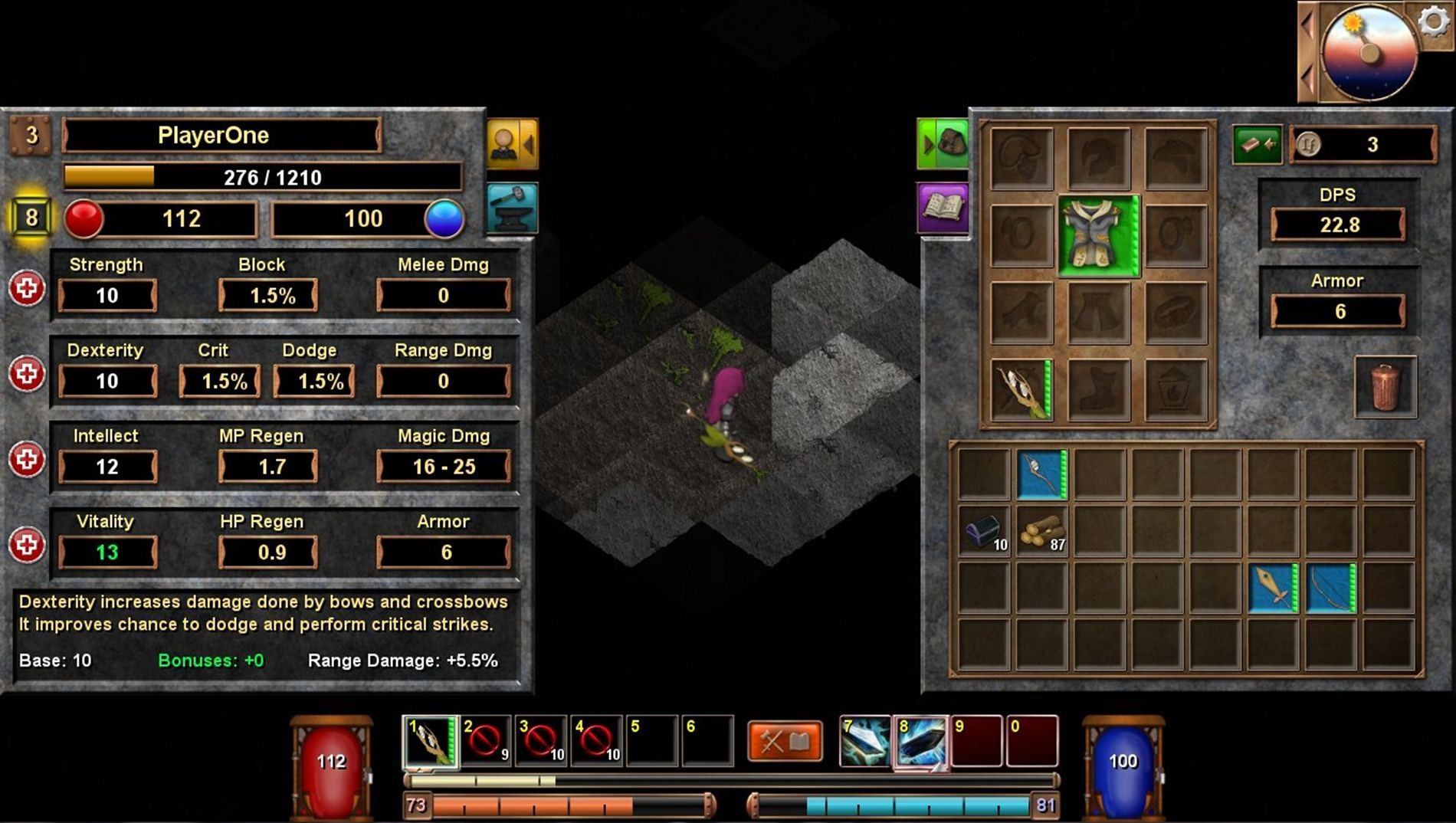
Task: Open the anvil crafting tab
Action: (511, 207)
